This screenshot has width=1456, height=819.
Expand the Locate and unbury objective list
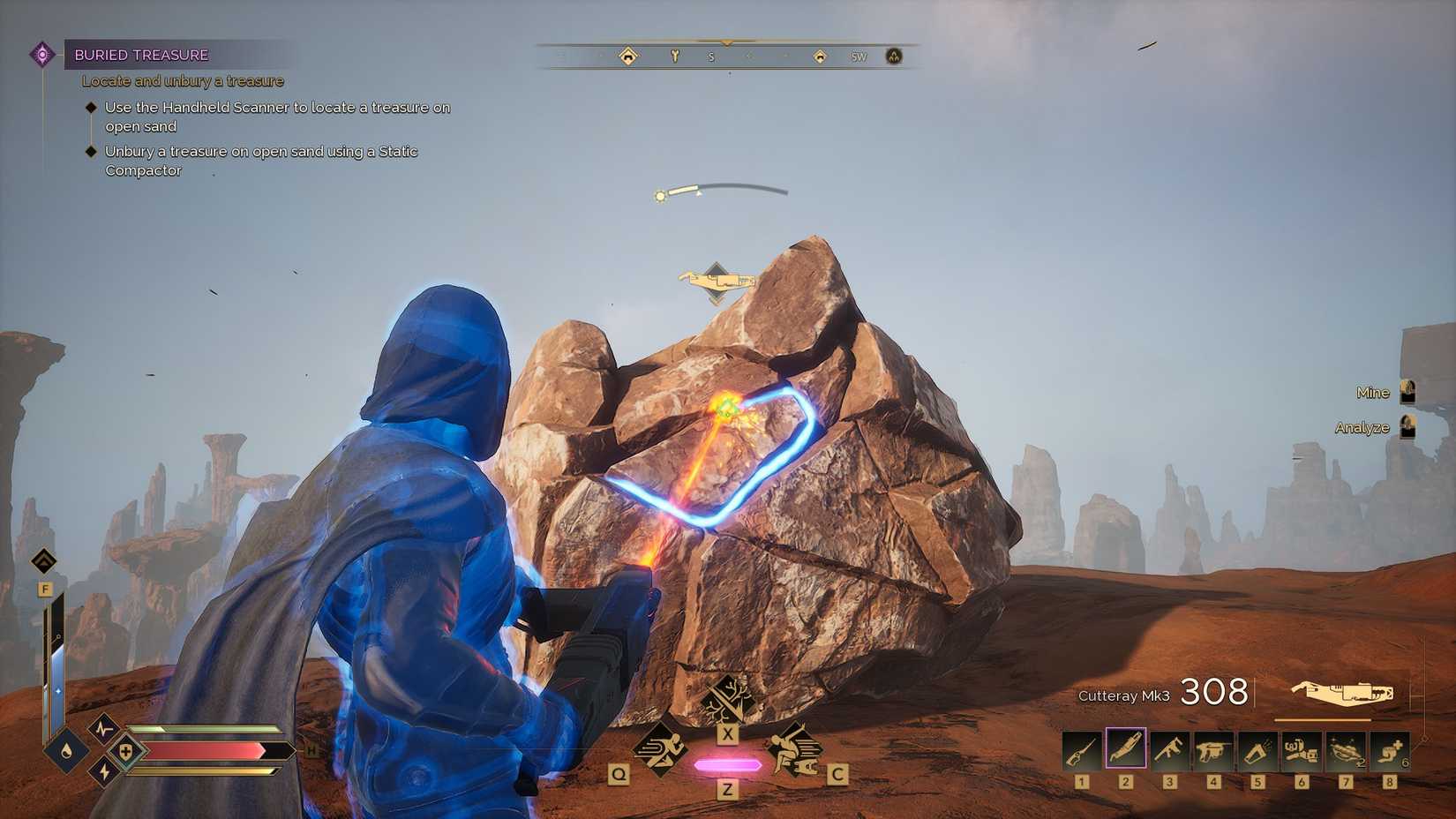coord(181,80)
